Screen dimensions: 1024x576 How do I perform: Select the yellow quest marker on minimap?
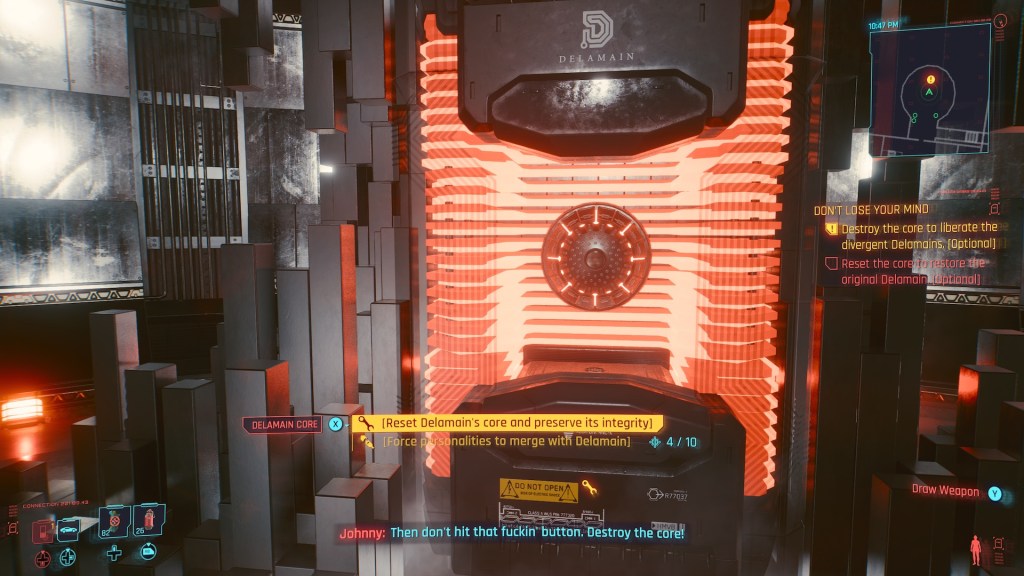tap(930, 79)
